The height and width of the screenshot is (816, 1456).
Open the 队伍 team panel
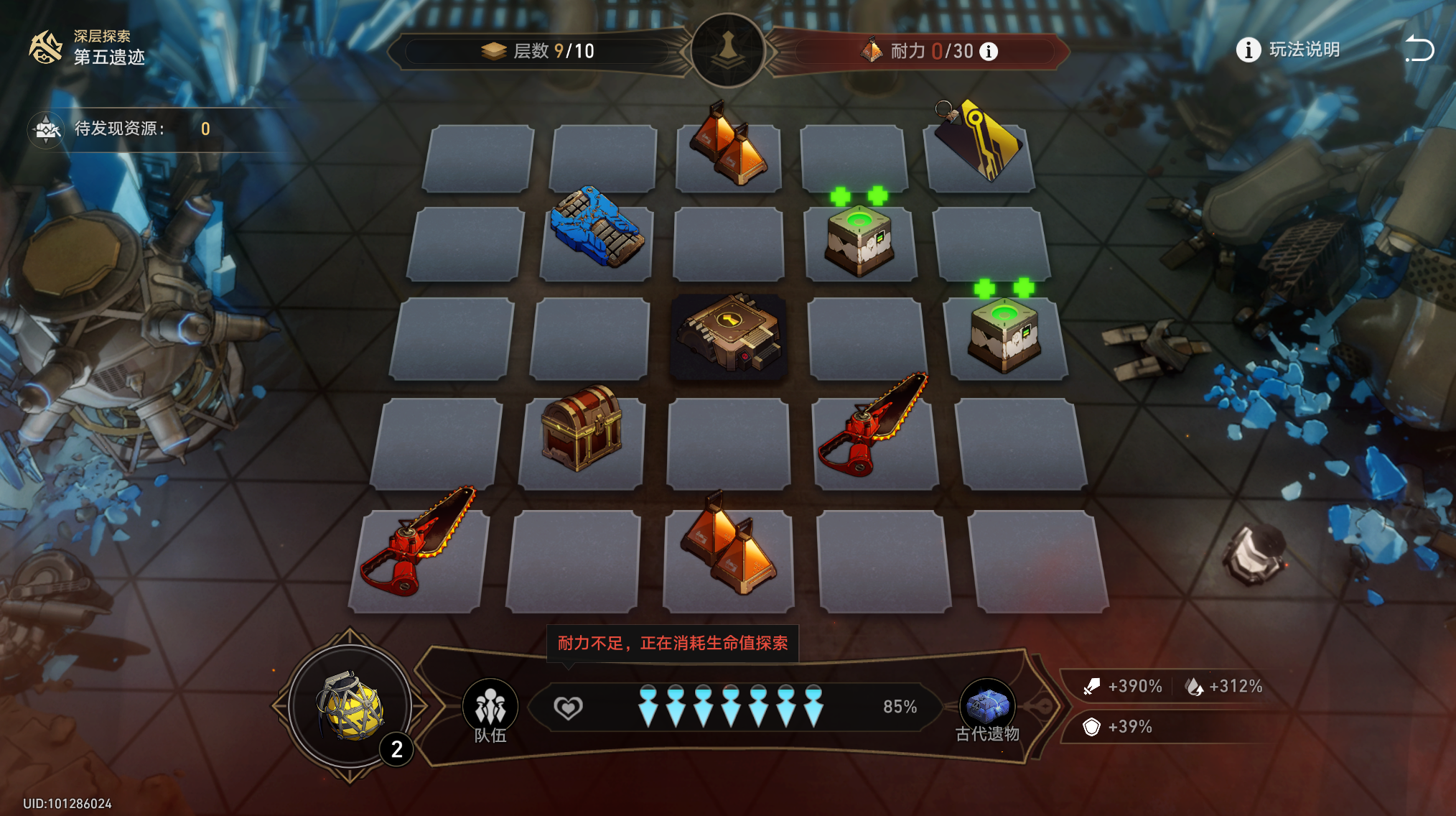[490, 710]
